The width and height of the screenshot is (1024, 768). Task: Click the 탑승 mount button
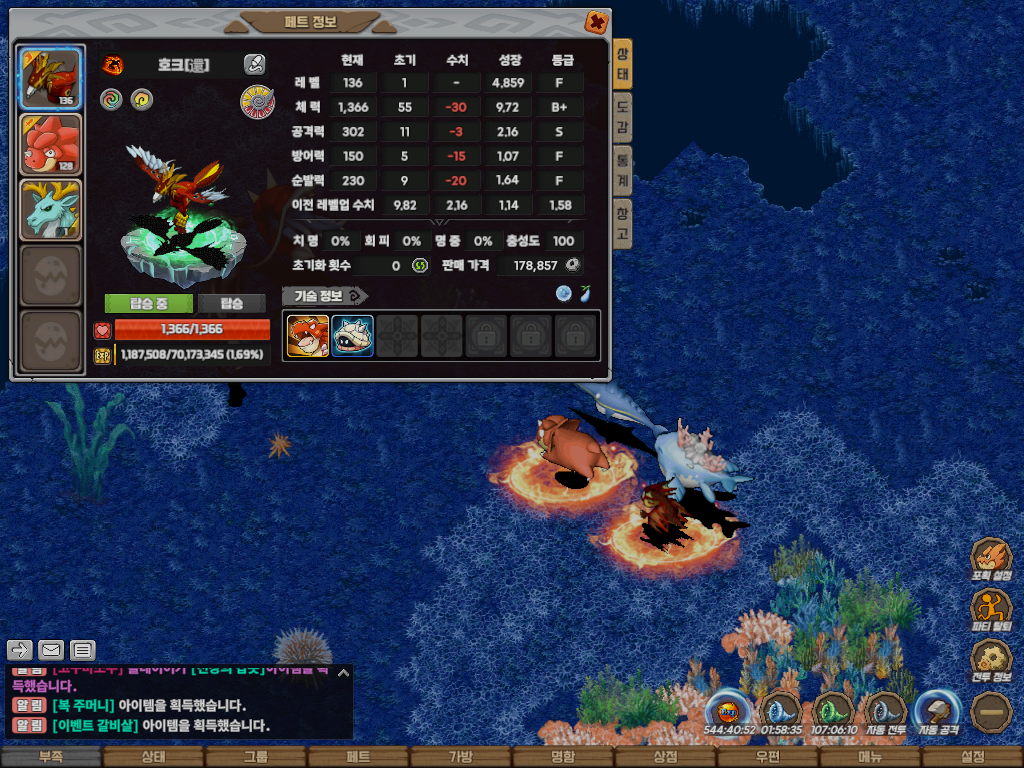coord(231,303)
